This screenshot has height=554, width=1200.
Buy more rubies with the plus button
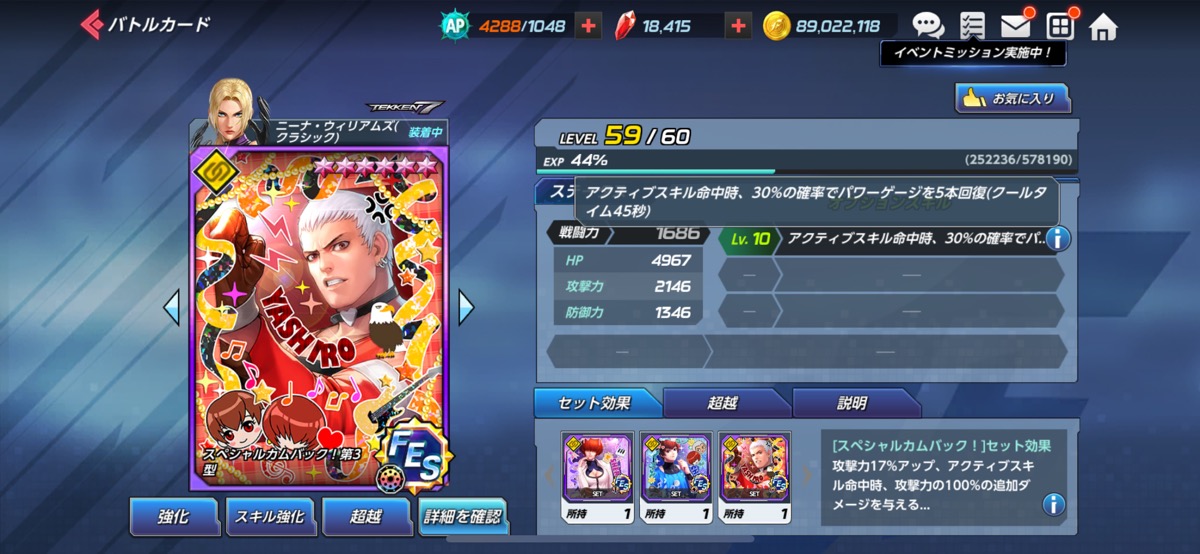point(739,26)
